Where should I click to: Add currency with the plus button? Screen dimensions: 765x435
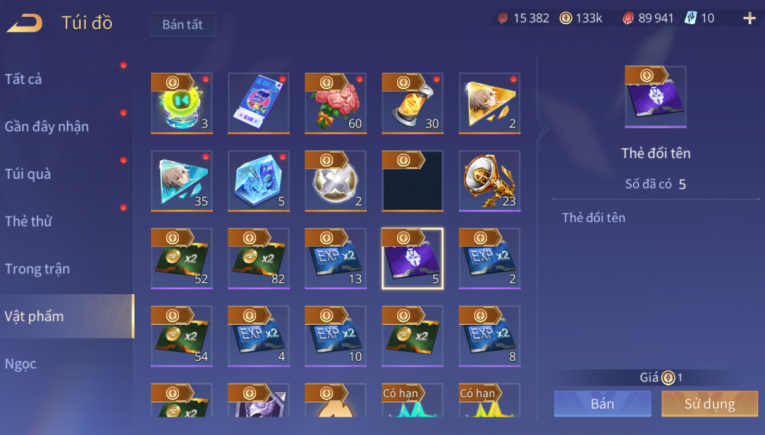(749, 18)
